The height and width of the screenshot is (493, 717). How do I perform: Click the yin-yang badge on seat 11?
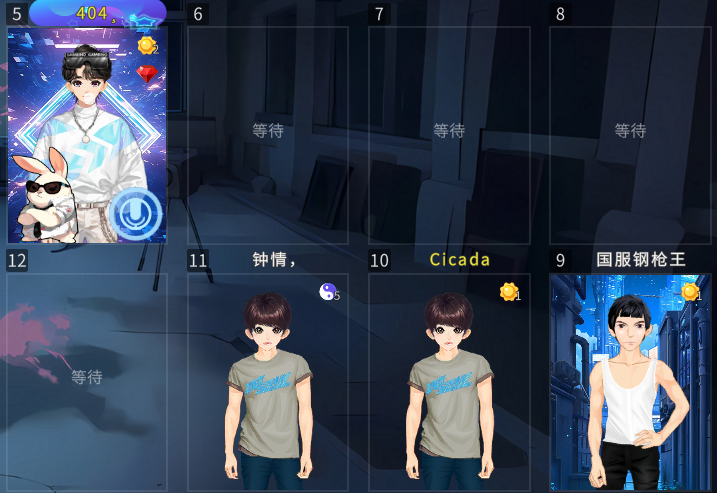tap(328, 291)
